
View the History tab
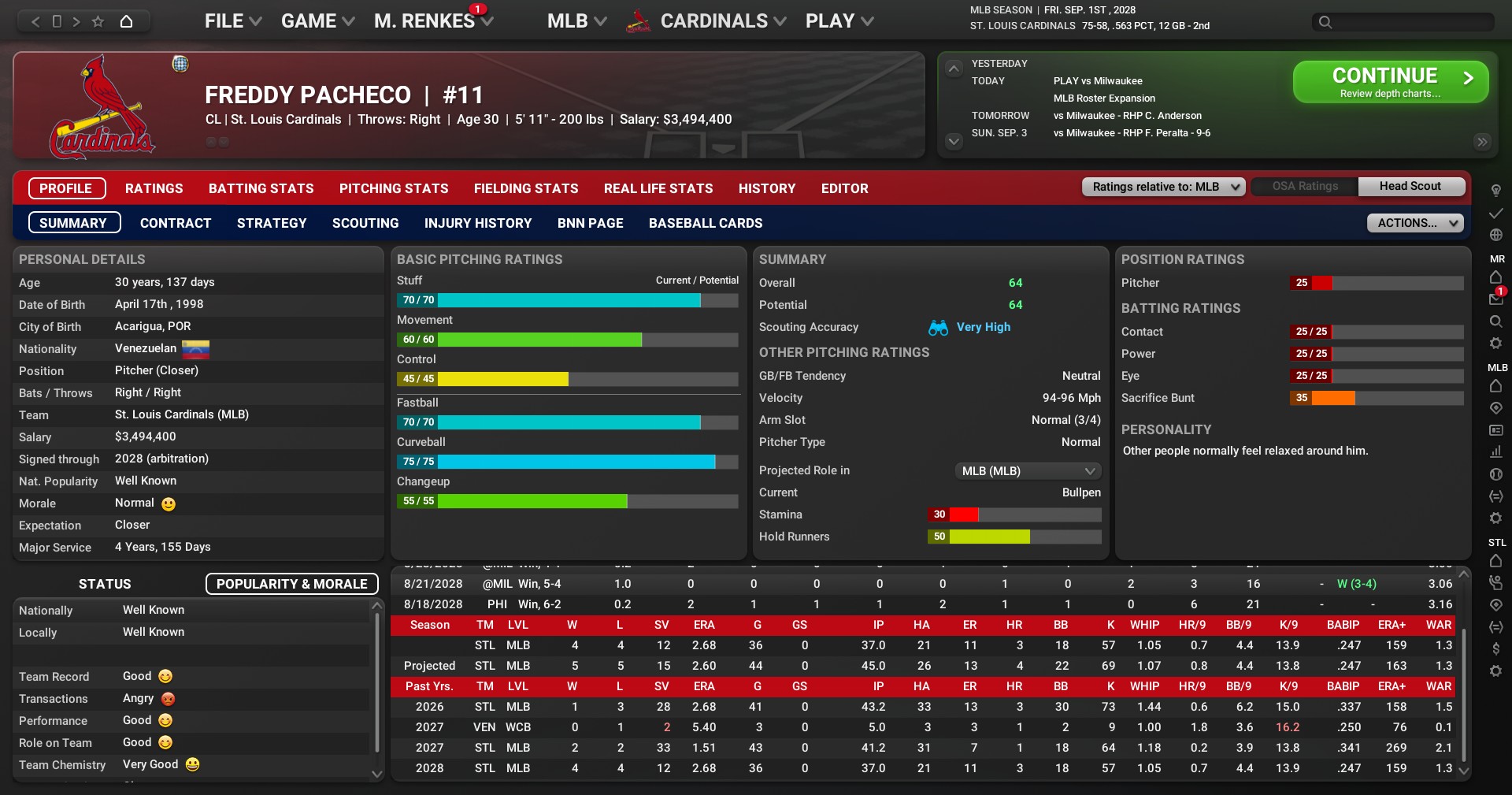click(766, 188)
